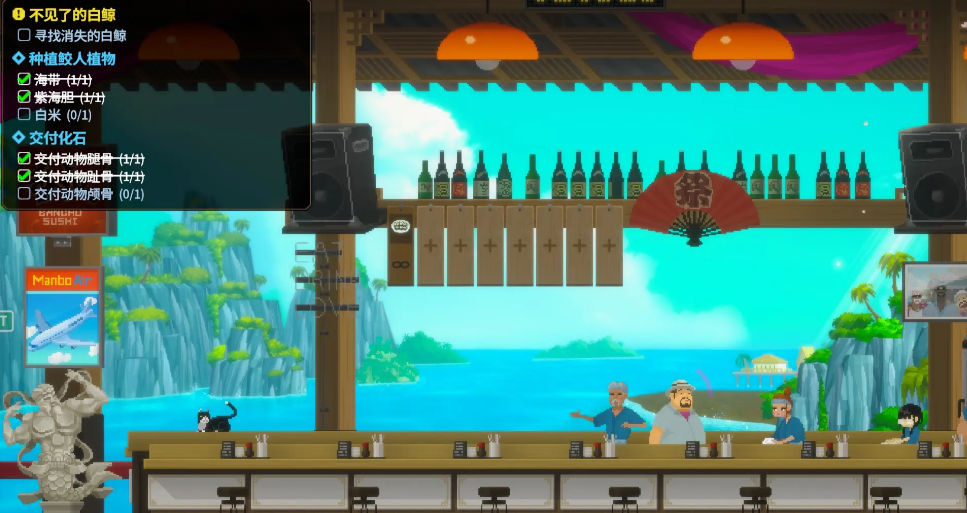Click the unfinished 交付动物颅骨 objective
The width and height of the screenshot is (967, 513).
(88, 194)
